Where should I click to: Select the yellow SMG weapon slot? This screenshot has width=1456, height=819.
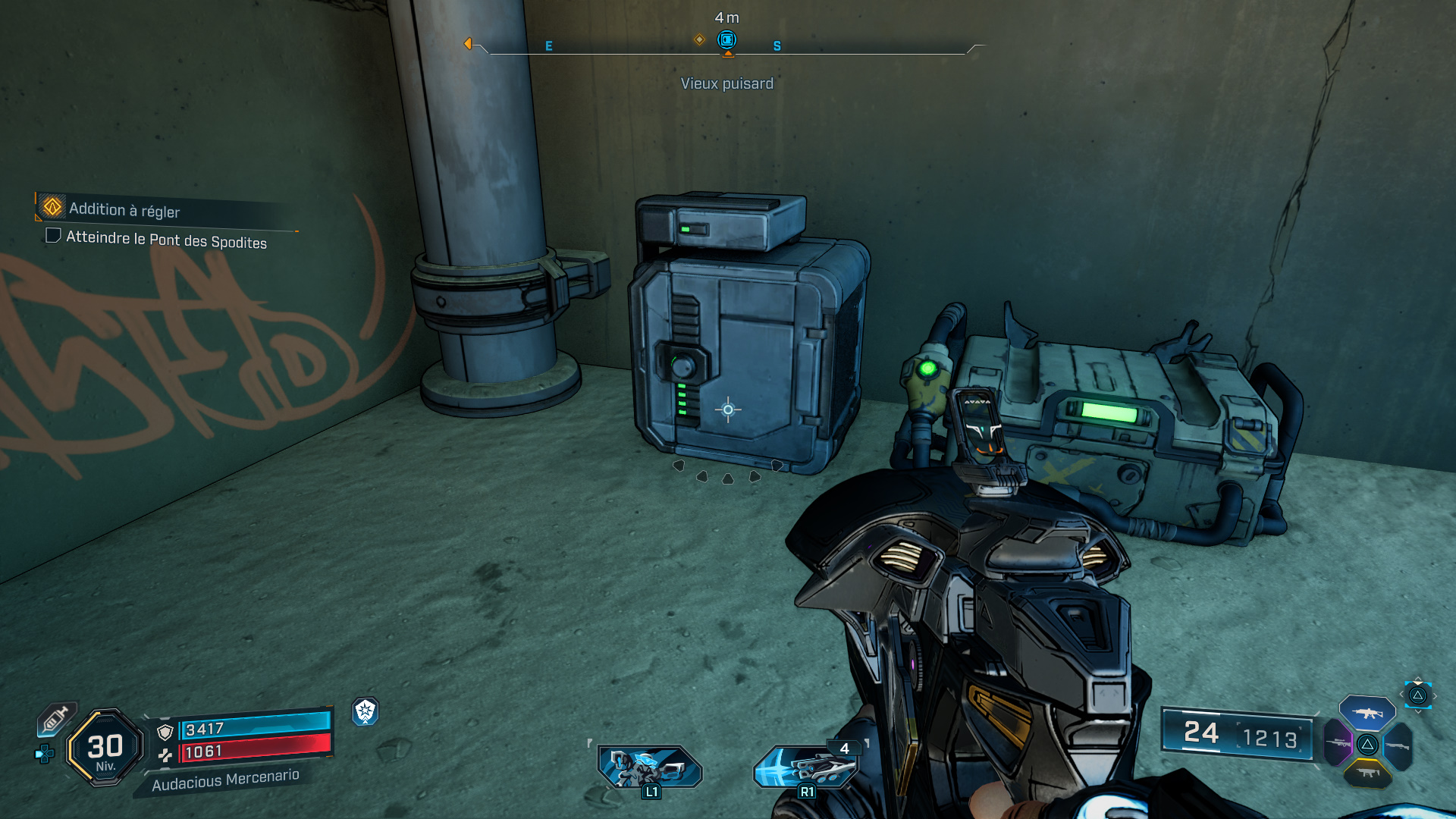pos(1367,773)
